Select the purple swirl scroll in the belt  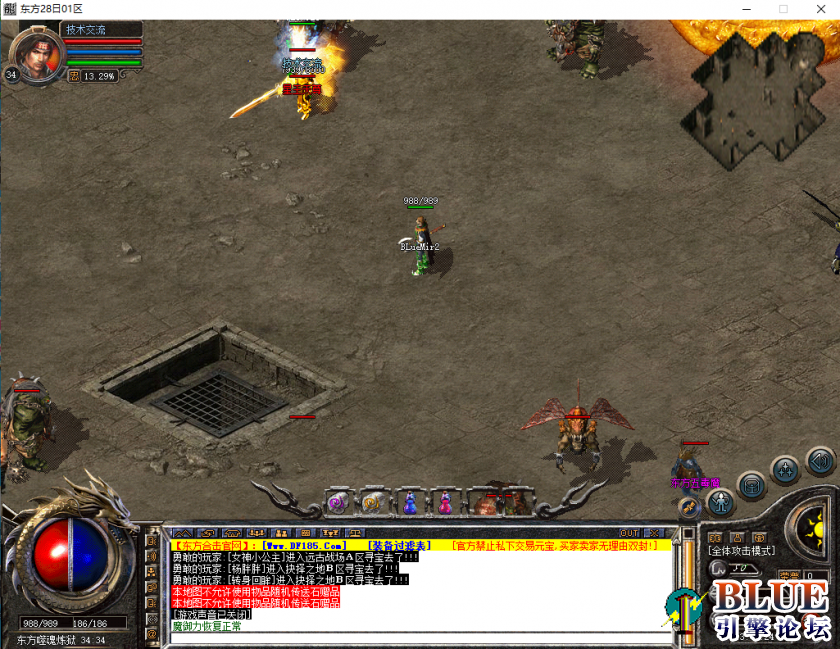337,502
